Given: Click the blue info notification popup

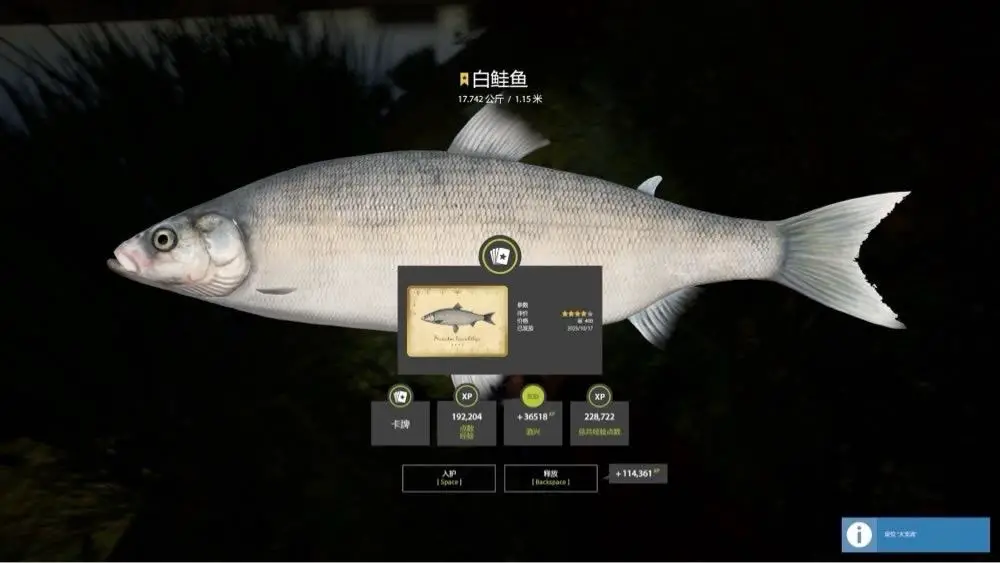Looking at the screenshot, I should 915,534.
